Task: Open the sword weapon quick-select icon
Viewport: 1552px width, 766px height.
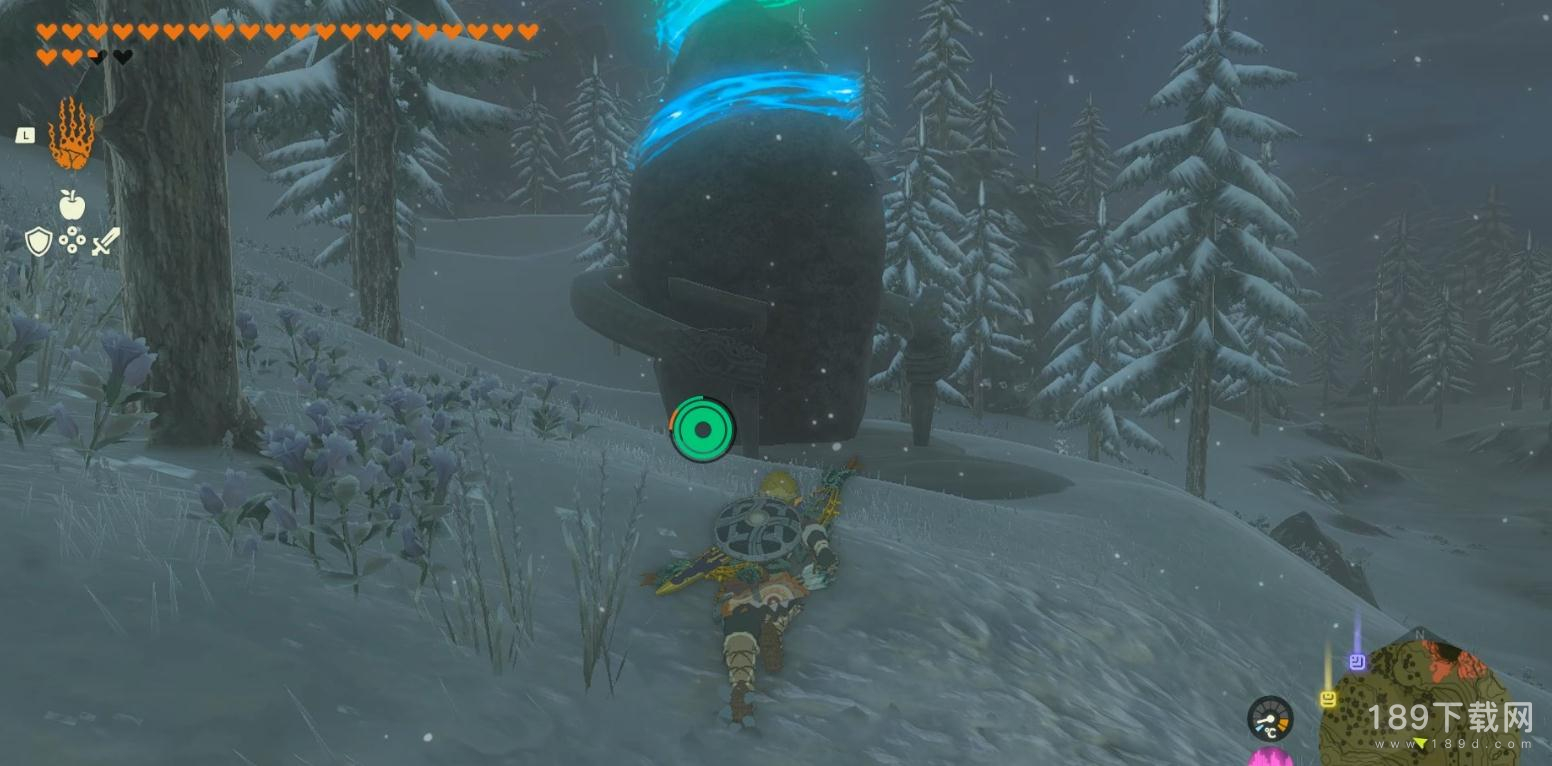Action: pos(105,240)
